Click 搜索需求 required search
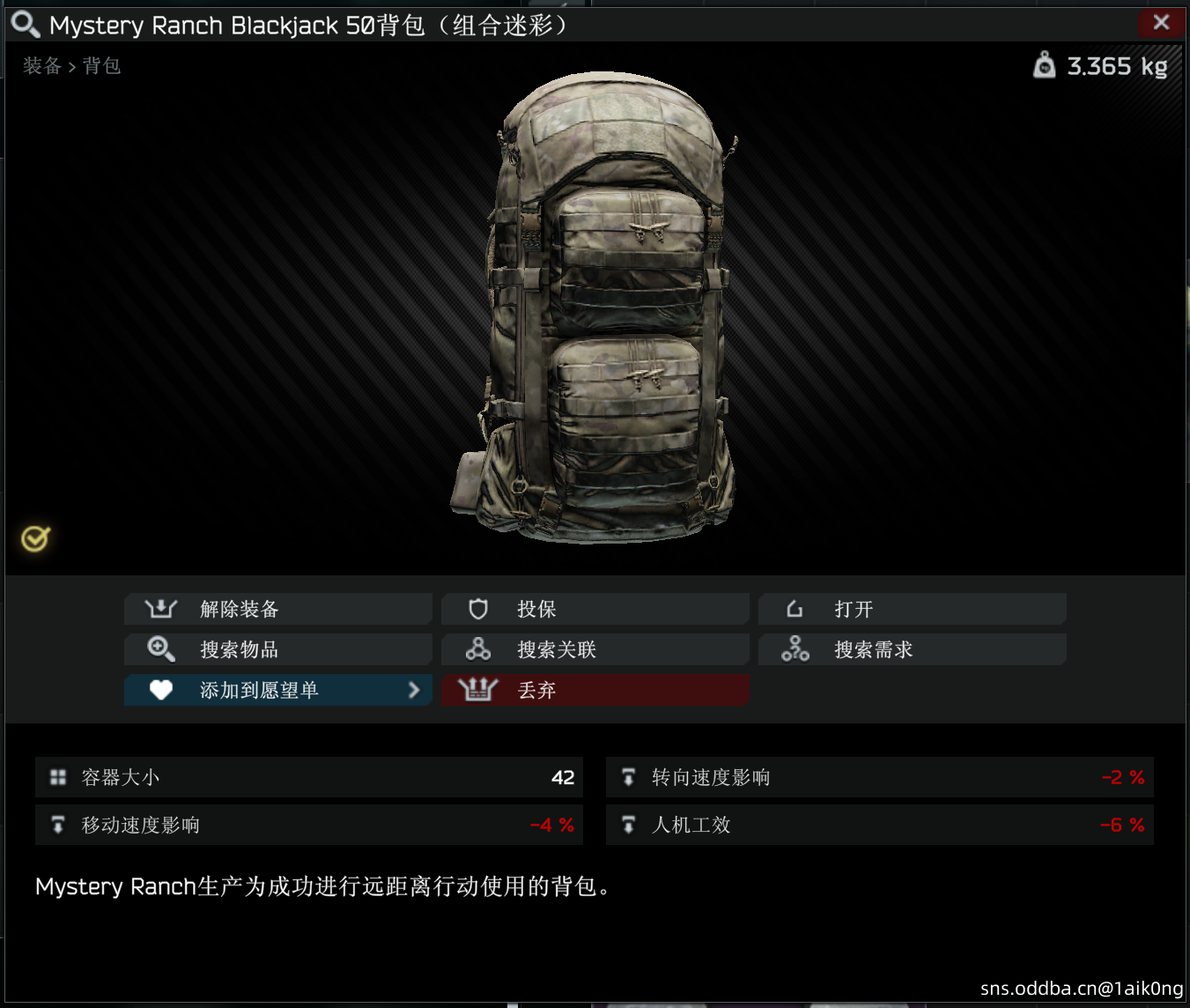This screenshot has height=1008, width=1190. pos(913,649)
